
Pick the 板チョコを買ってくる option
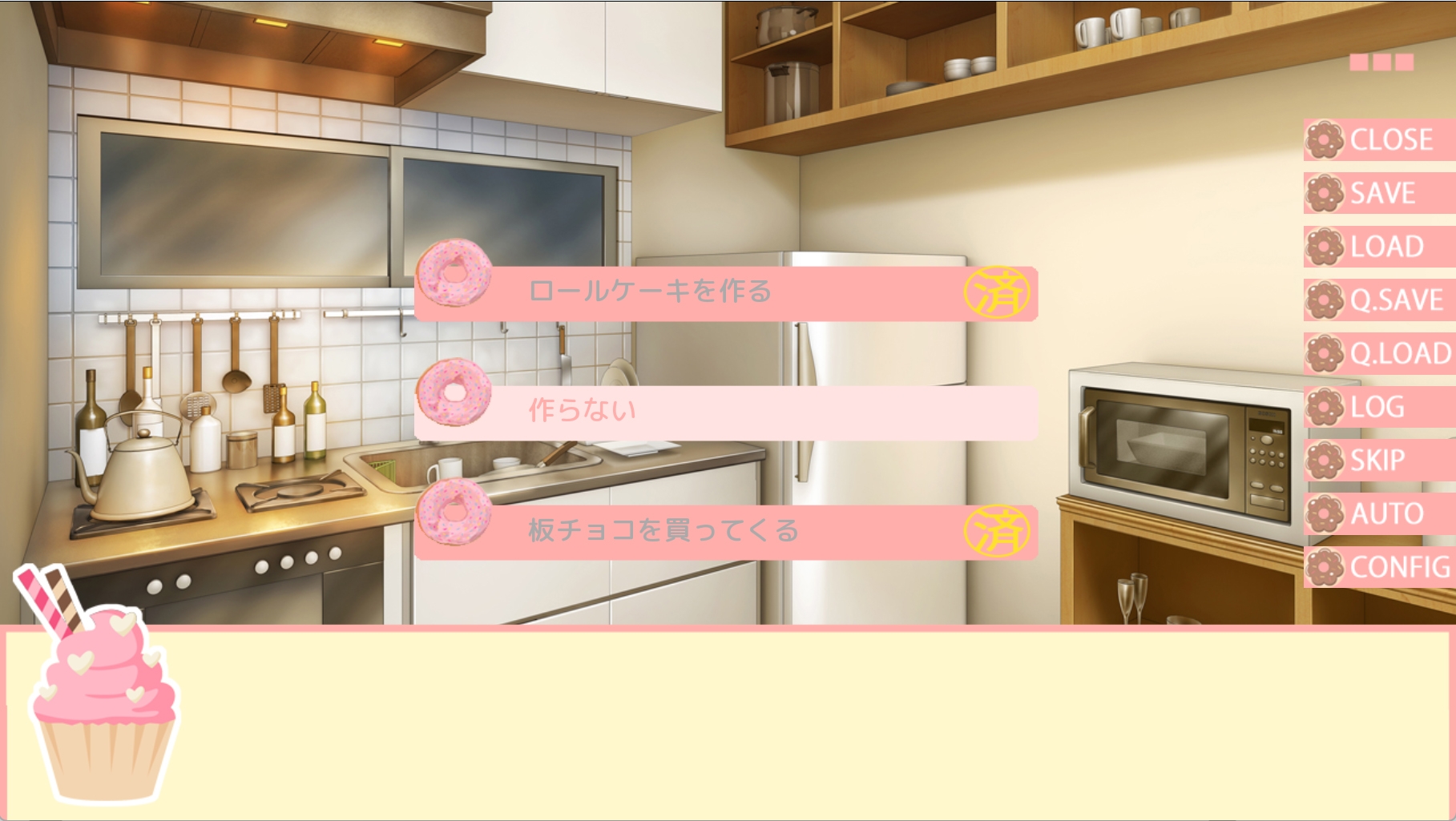pyautogui.click(x=725, y=531)
